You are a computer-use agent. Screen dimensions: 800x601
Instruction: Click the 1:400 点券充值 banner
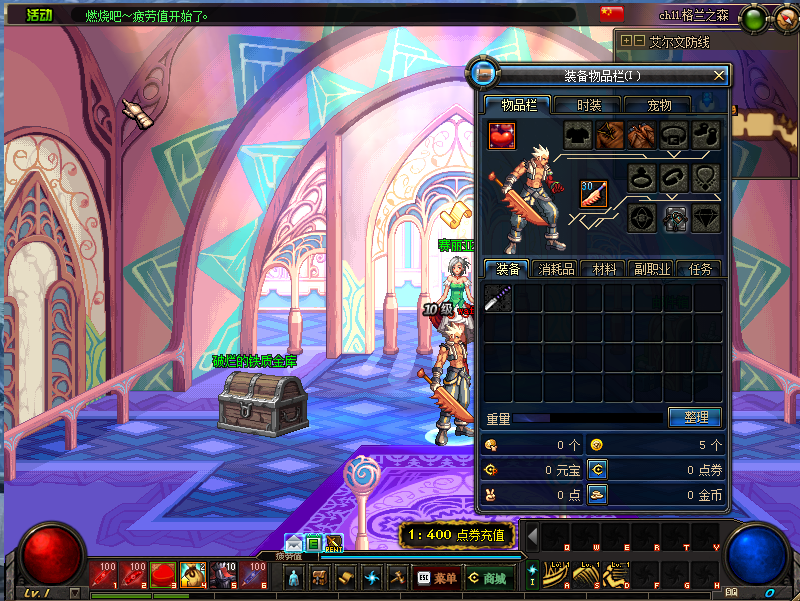coord(457,536)
